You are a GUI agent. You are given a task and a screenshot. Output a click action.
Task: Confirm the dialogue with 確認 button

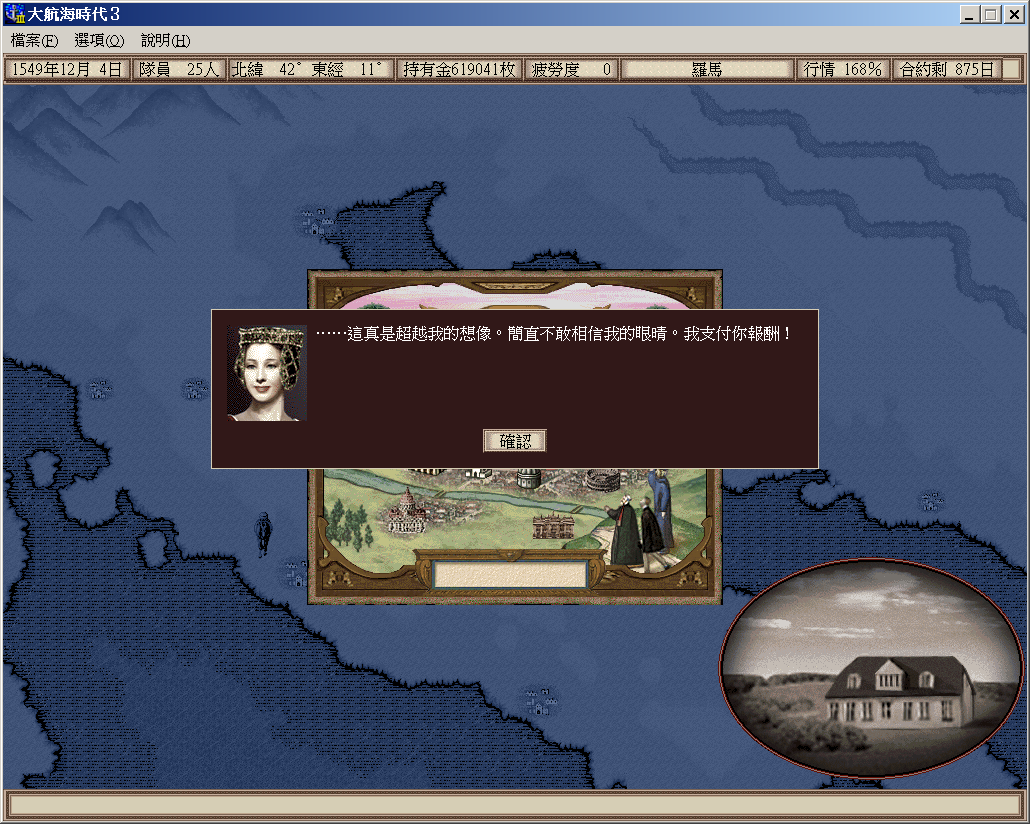pyautogui.click(x=515, y=441)
